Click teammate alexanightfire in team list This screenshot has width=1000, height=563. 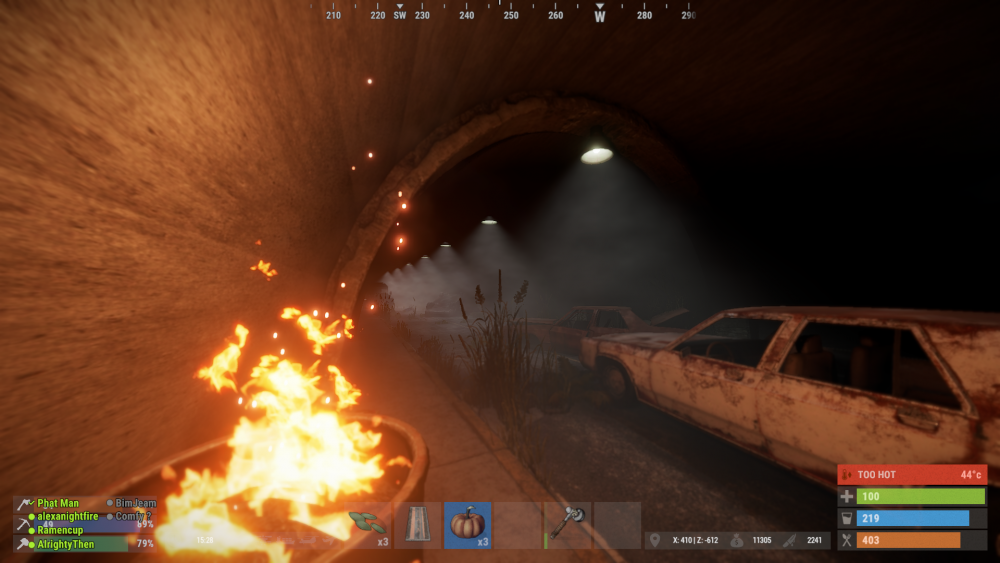[69, 516]
